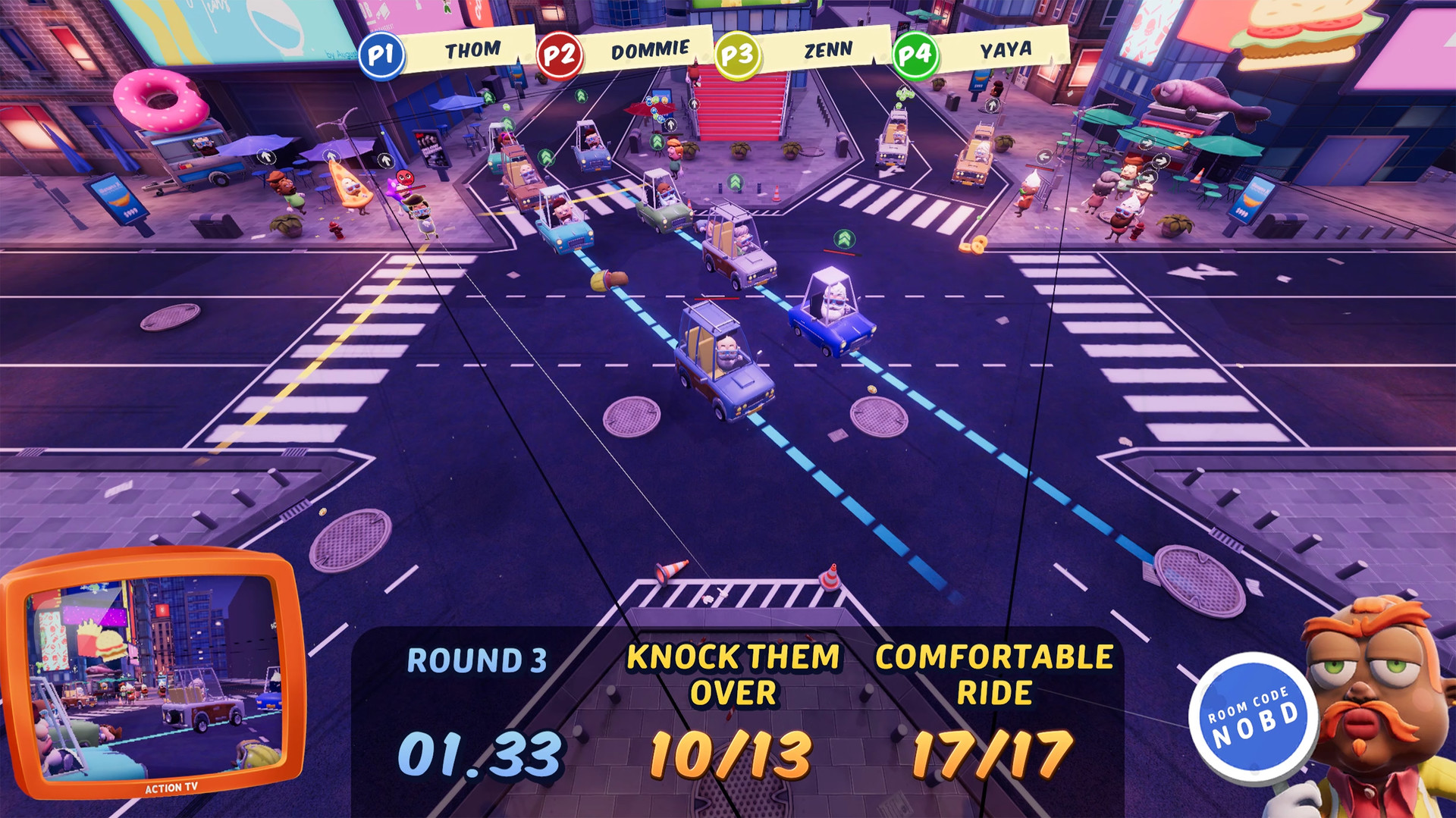This screenshot has width=1456, height=818.
Task: Click the timer showing 01.33
Action: (x=479, y=754)
